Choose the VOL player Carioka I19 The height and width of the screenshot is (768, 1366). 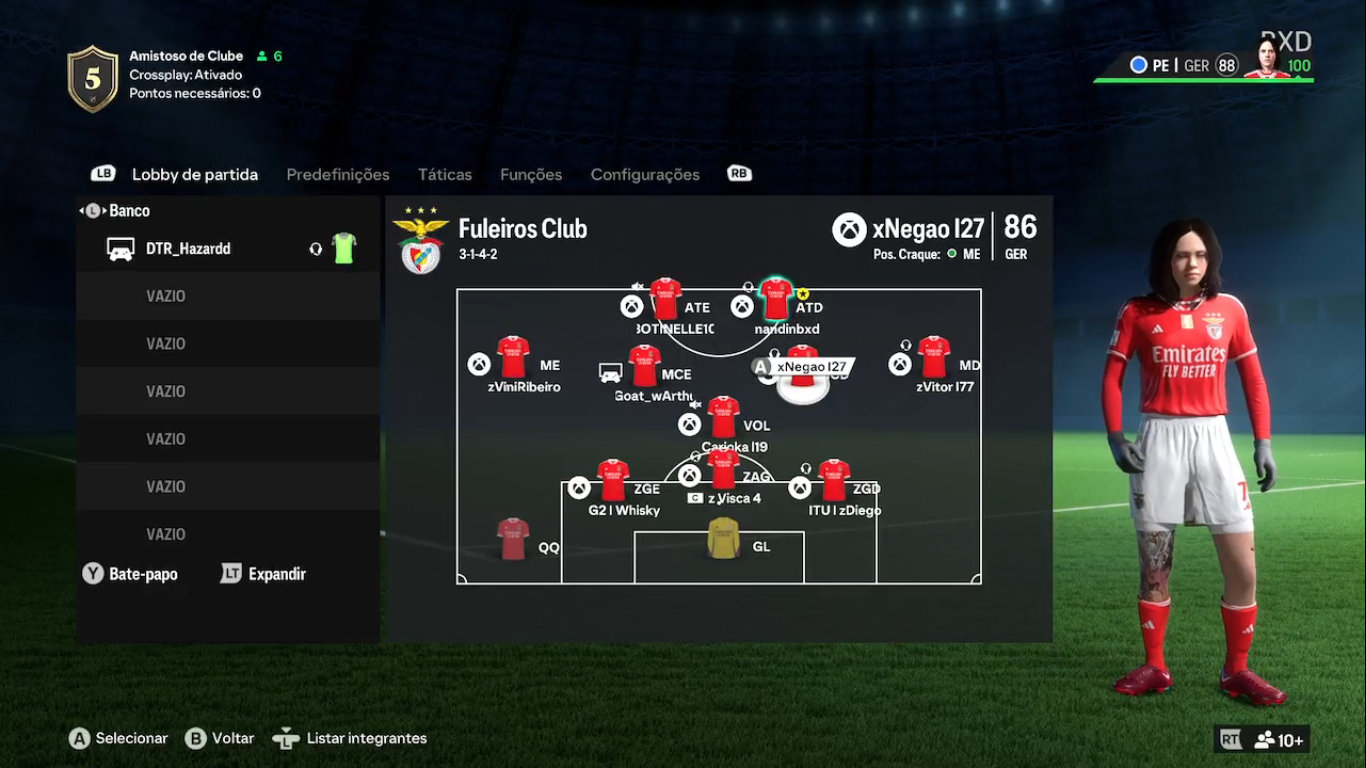tap(723, 418)
